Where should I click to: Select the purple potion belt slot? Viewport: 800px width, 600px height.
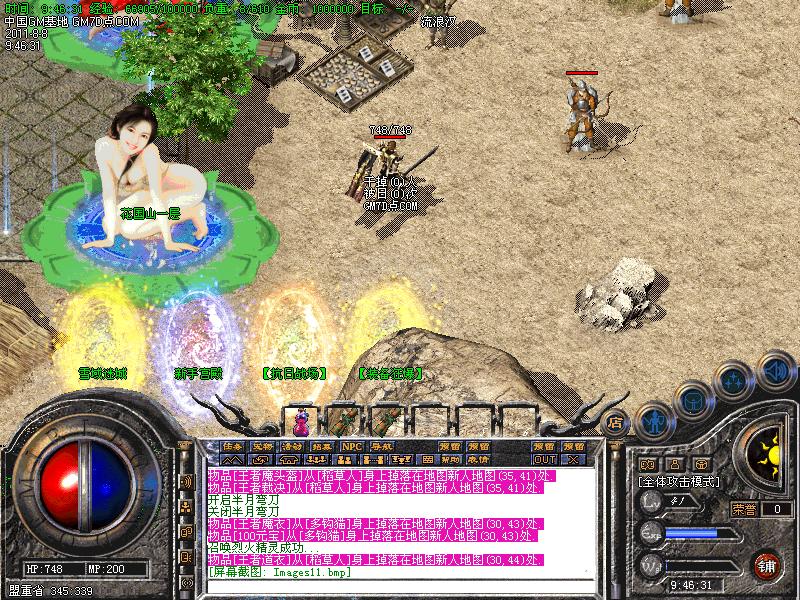pyautogui.click(x=301, y=420)
